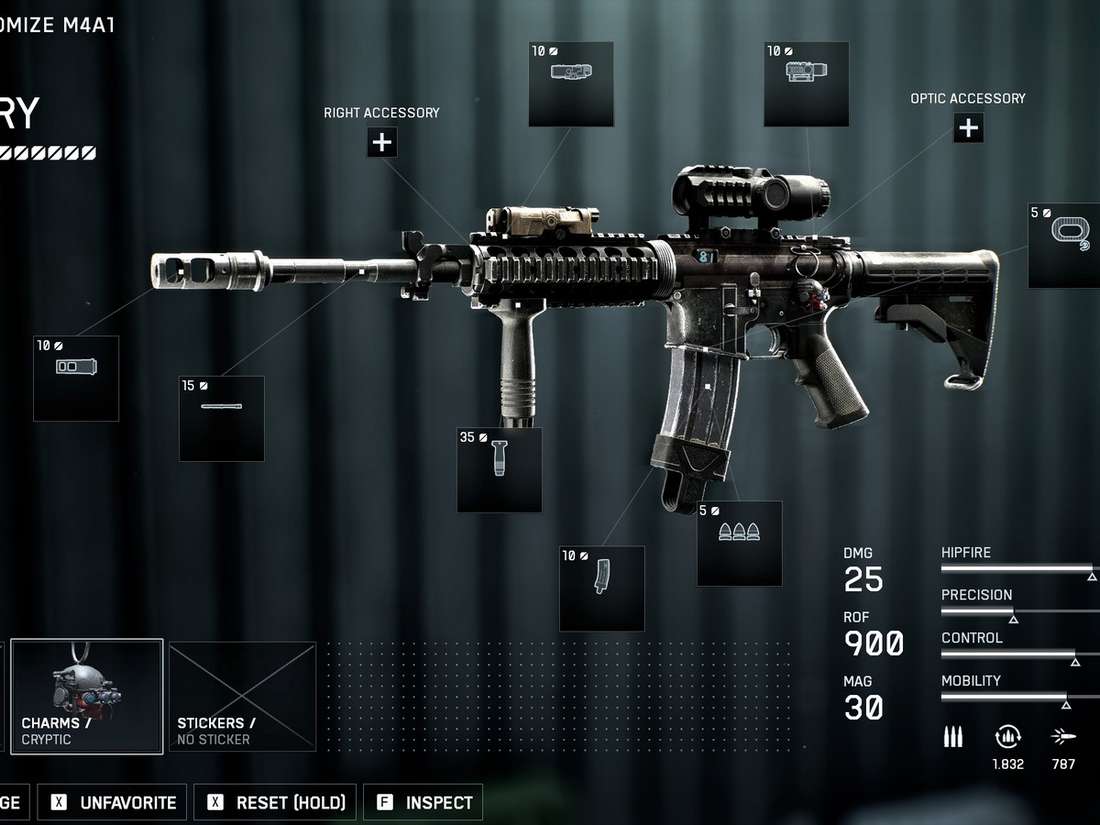Add a Right Accessory attachment
Screen dimensions: 1100x825
(381, 143)
